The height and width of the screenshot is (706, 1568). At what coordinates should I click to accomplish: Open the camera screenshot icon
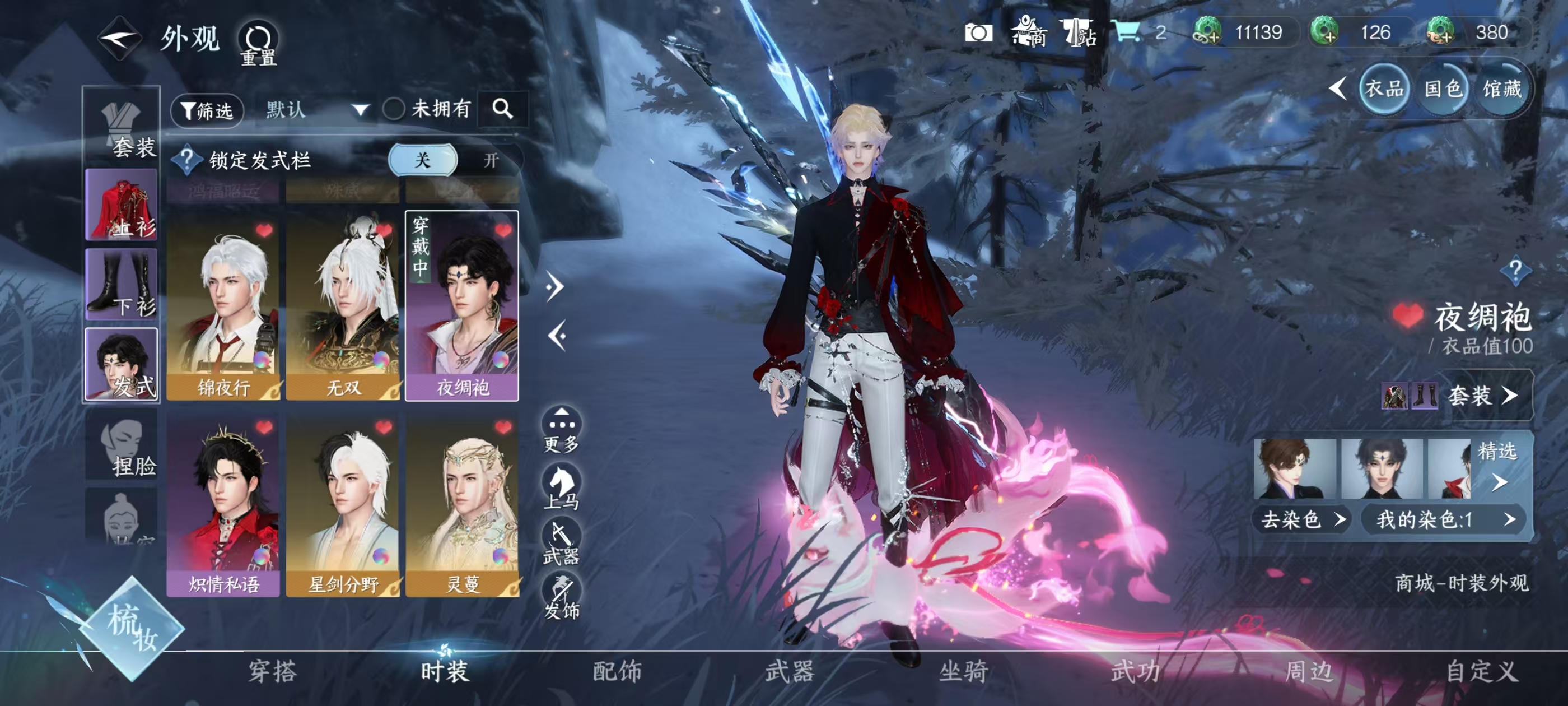[978, 33]
